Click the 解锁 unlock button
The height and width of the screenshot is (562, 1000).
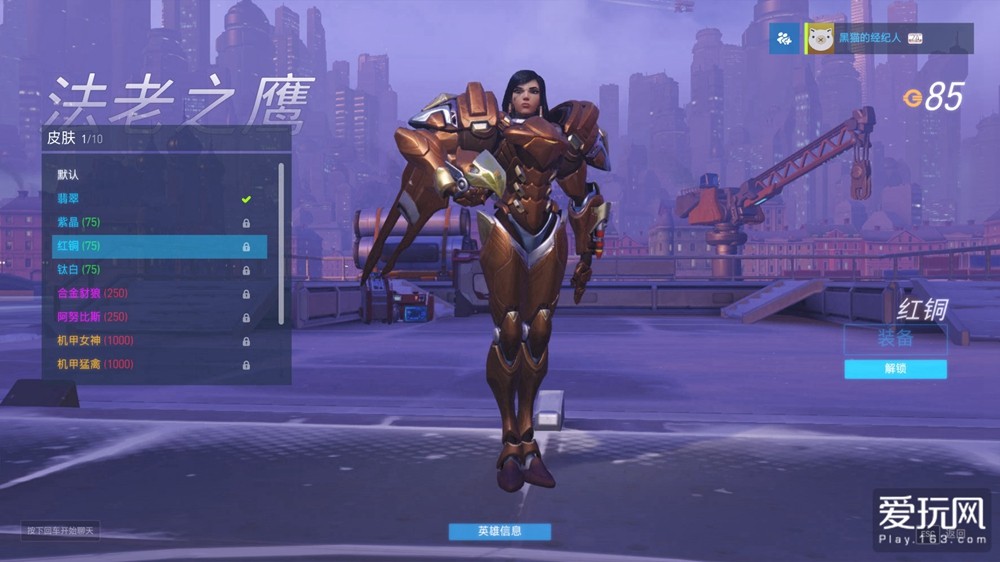click(895, 369)
